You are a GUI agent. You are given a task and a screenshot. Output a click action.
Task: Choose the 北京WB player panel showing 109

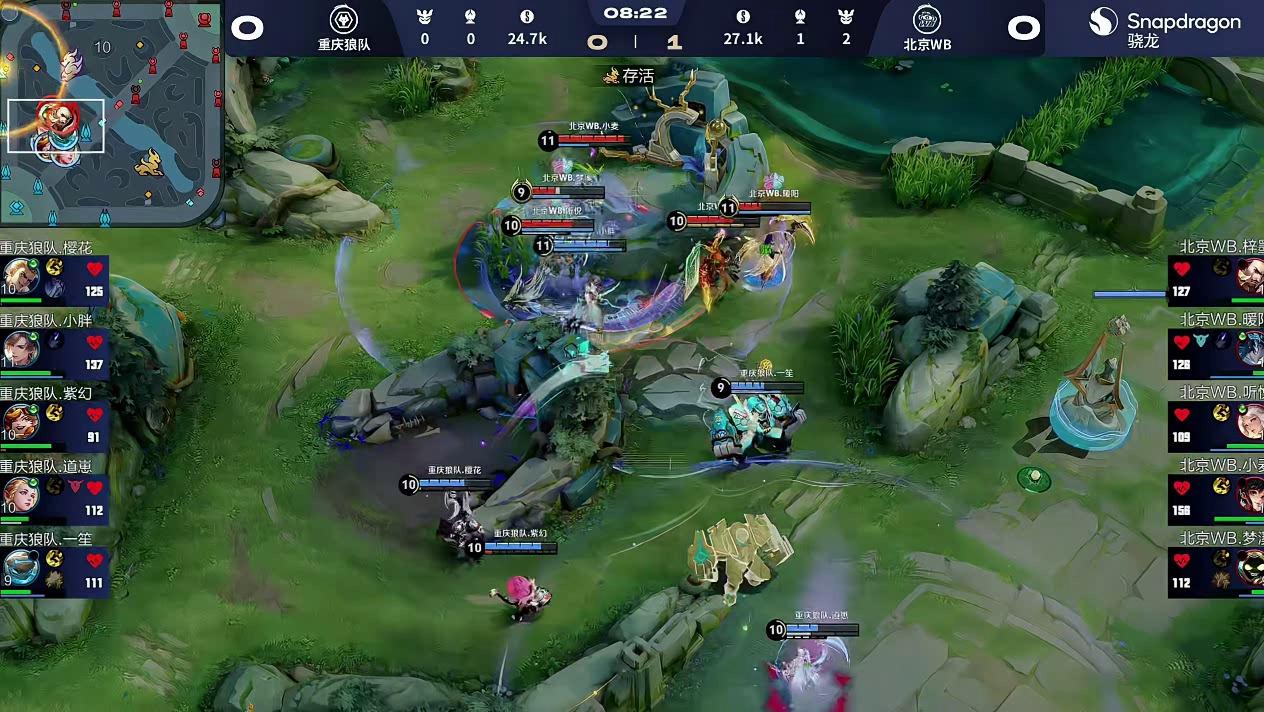[1215, 425]
